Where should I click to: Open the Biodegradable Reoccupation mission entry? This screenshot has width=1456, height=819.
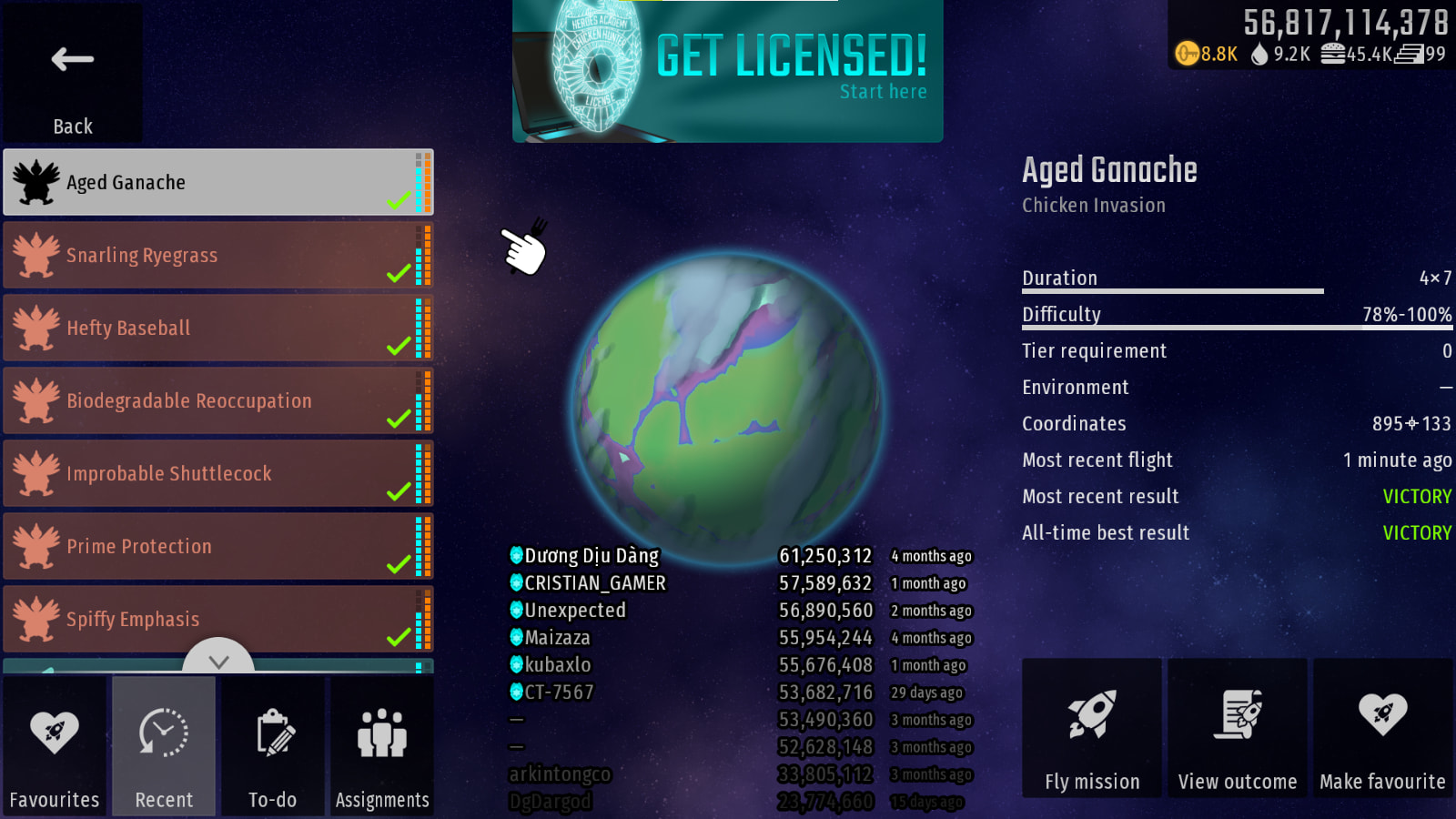(218, 400)
